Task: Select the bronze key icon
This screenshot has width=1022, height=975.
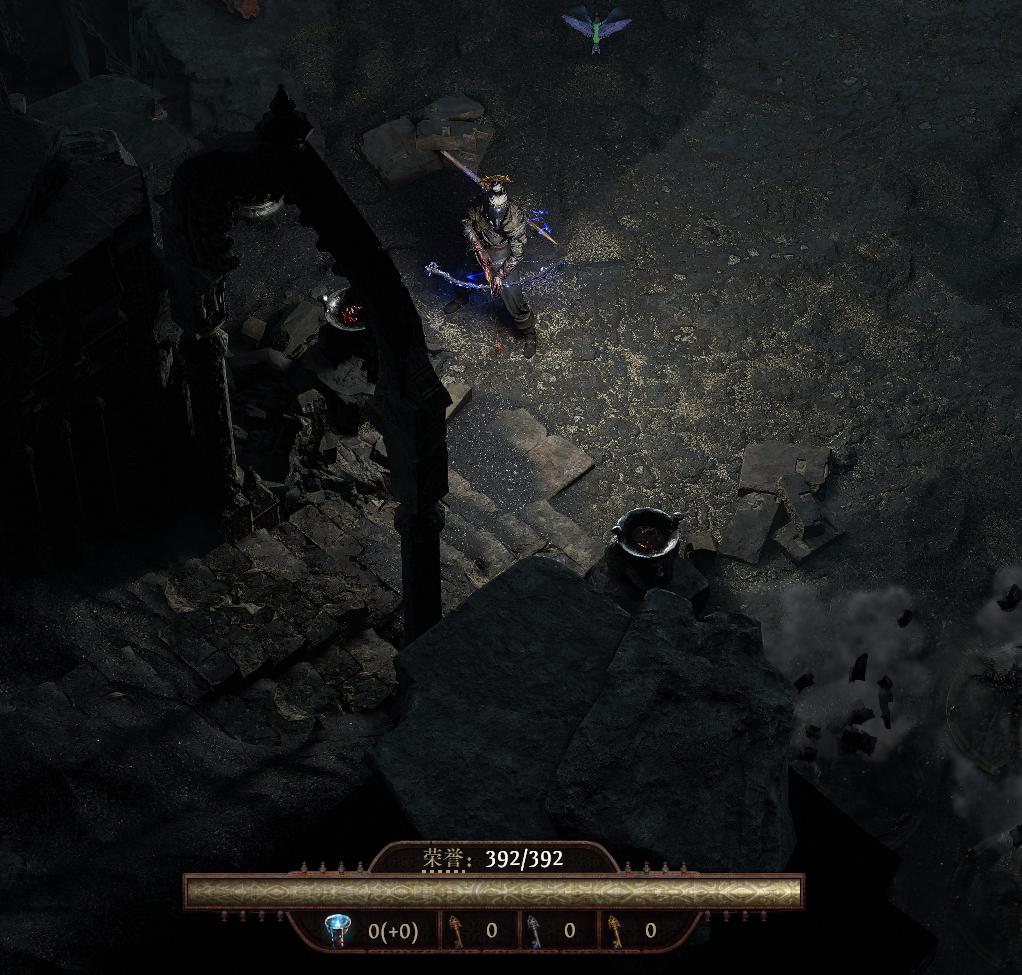Action: (455, 931)
